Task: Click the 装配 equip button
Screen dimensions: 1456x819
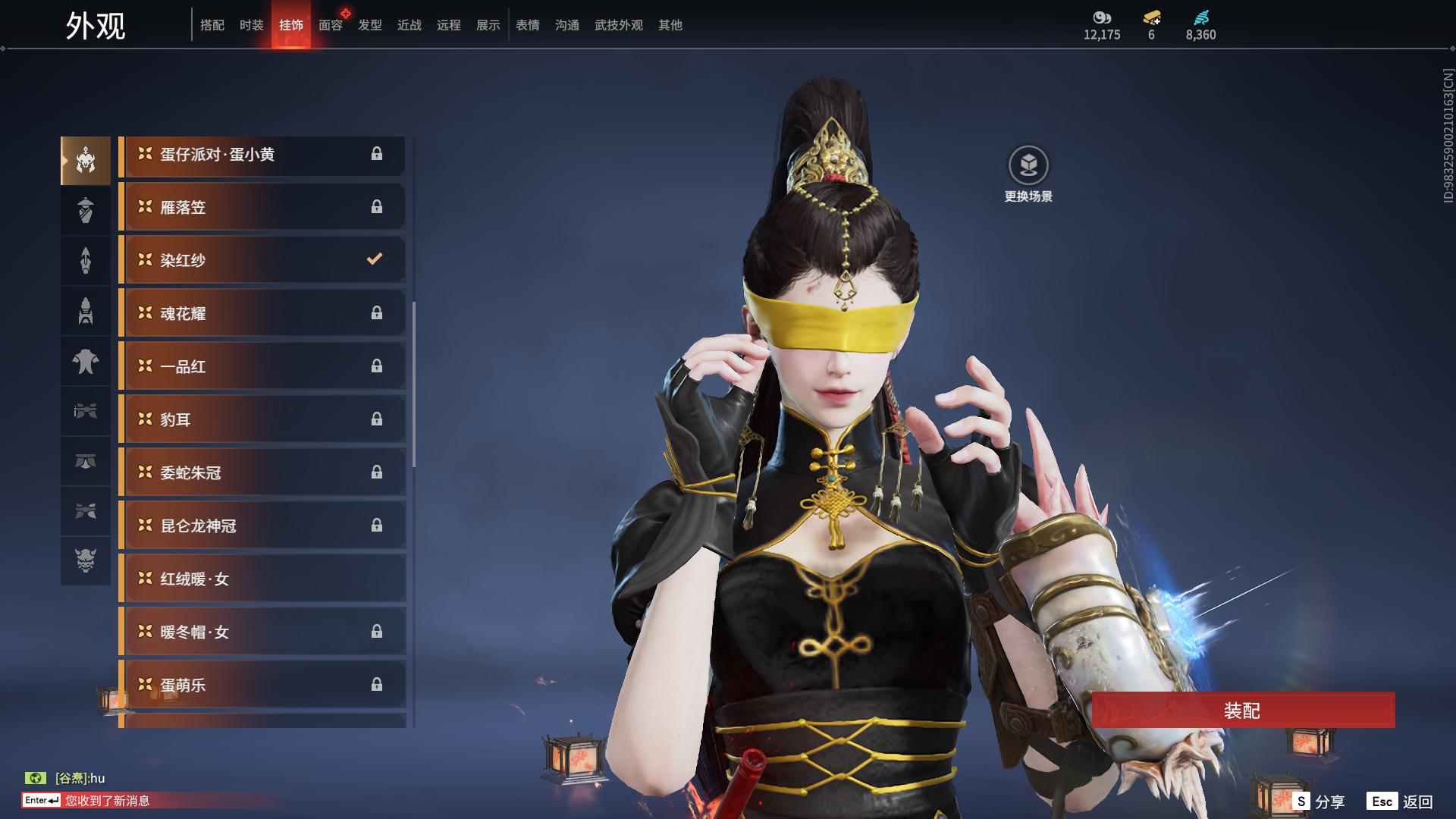Action: click(x=1242, y=710)
